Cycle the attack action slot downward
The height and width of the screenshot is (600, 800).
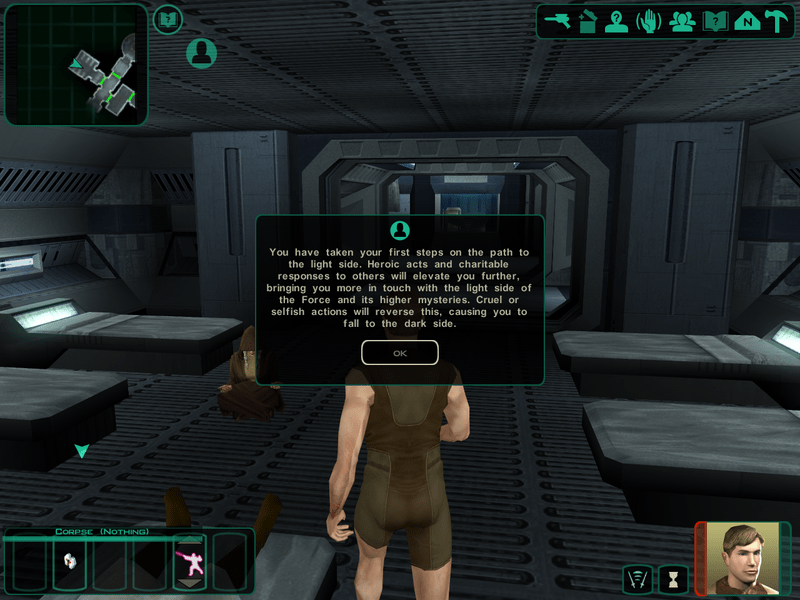click(188, 583)
